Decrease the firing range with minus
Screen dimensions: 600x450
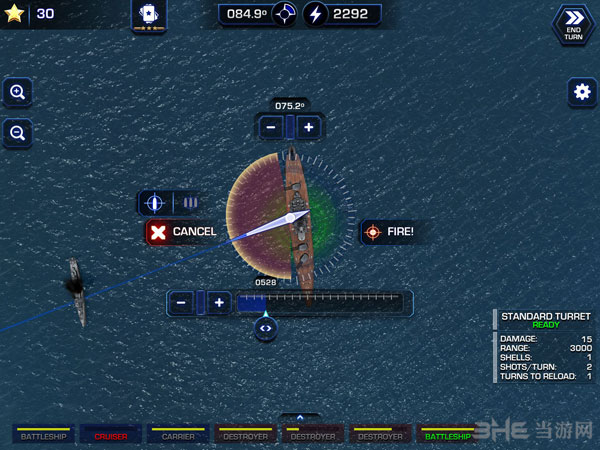181,302
